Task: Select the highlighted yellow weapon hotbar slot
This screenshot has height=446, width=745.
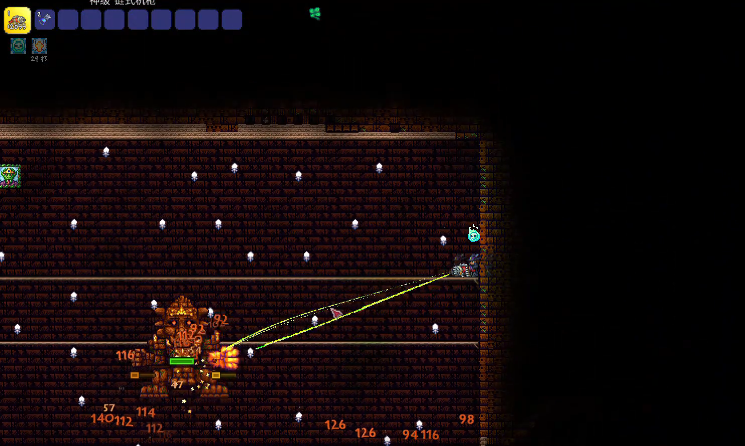Action: pyautogui.click(x=17, y=19)
